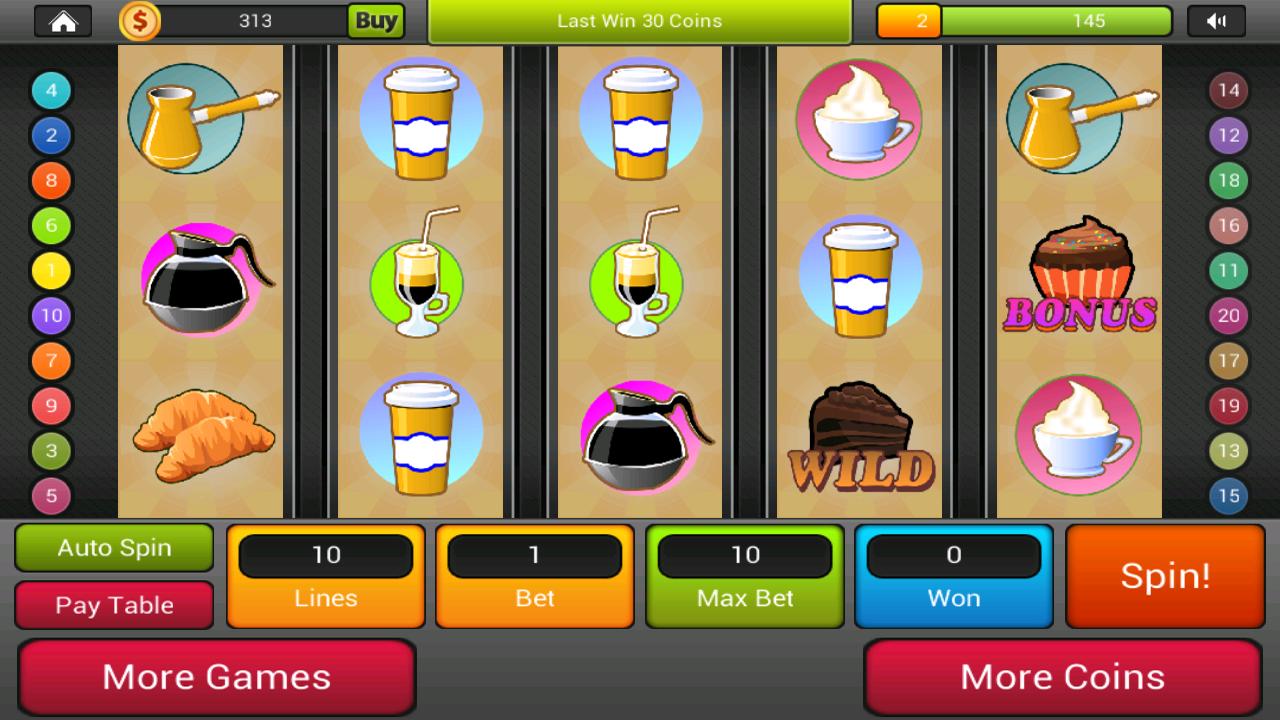This screenshot has width=1280, height=720.
Task: Click the home icon
Action: [65, 20]
